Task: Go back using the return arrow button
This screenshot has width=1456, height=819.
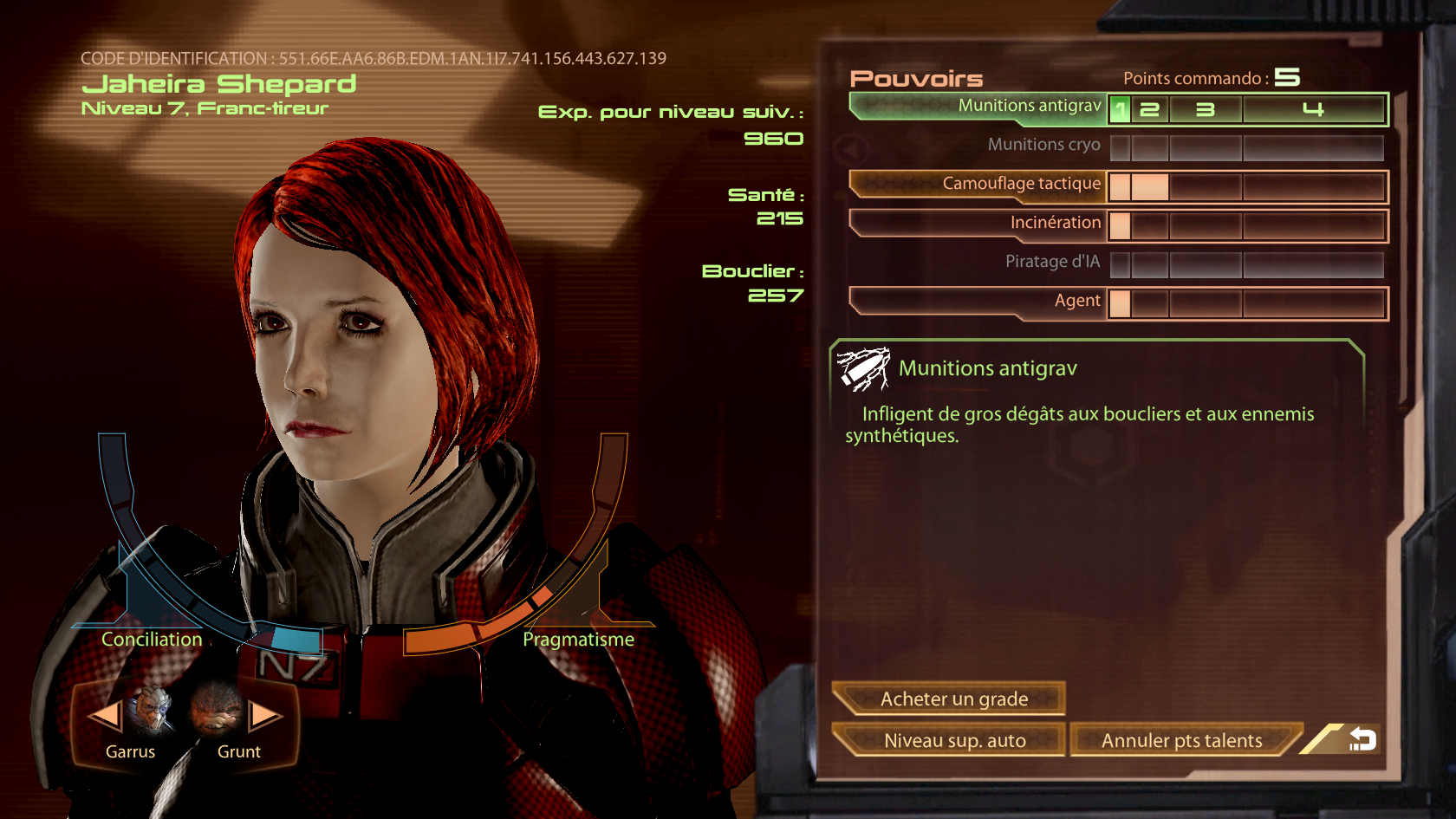Action: pos(1361,739)
